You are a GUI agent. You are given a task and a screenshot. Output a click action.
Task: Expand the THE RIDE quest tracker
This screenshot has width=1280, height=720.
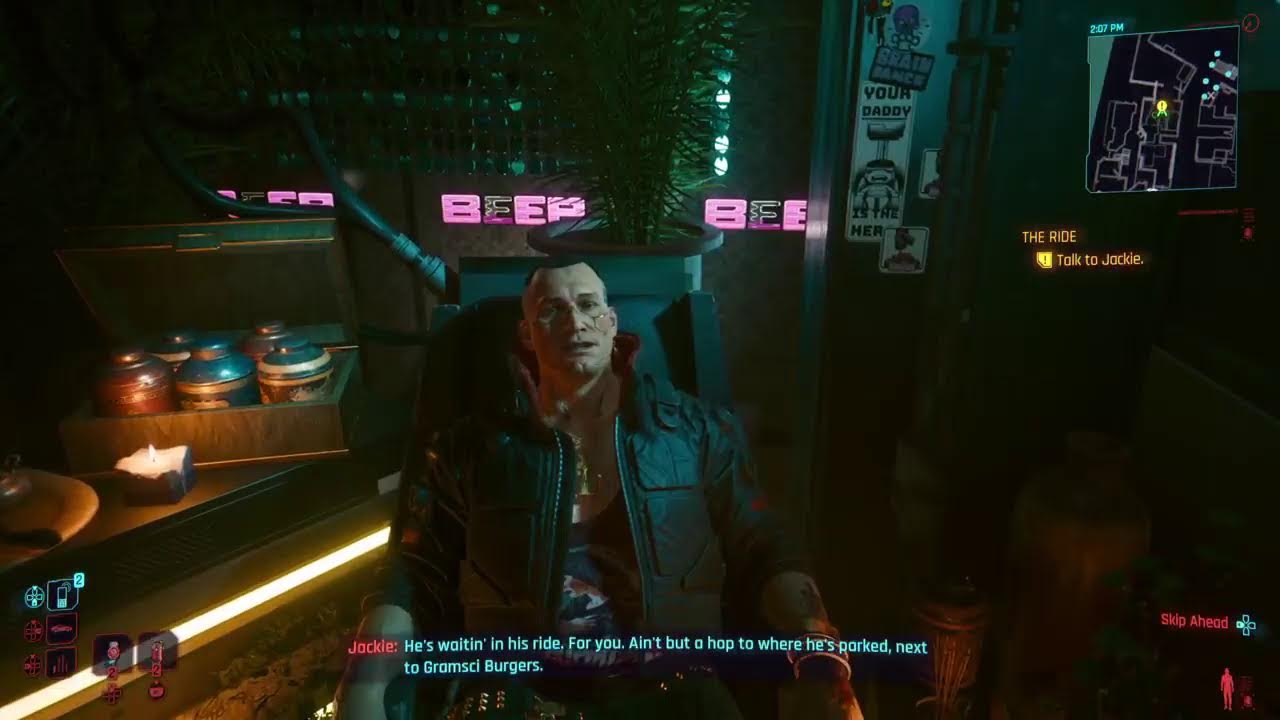tap(1047, 237)
